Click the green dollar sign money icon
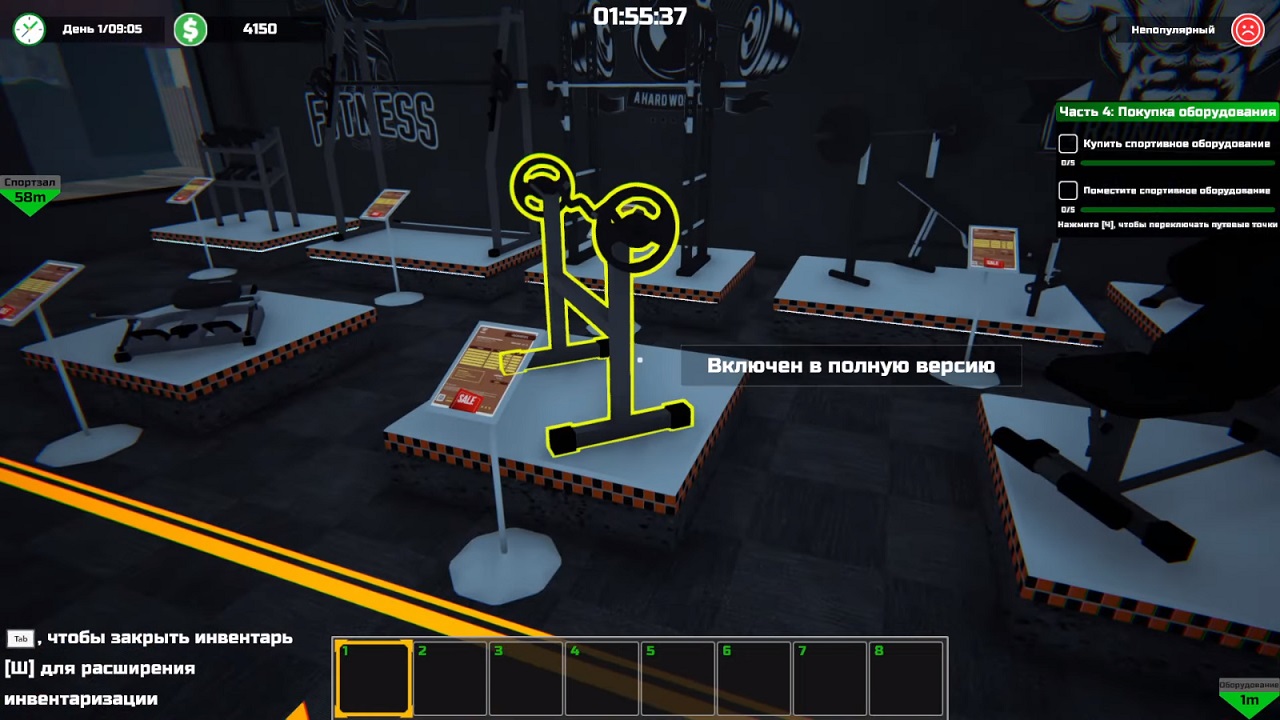This screenshot has height=720, width=1280. click(x=191, y=29)
